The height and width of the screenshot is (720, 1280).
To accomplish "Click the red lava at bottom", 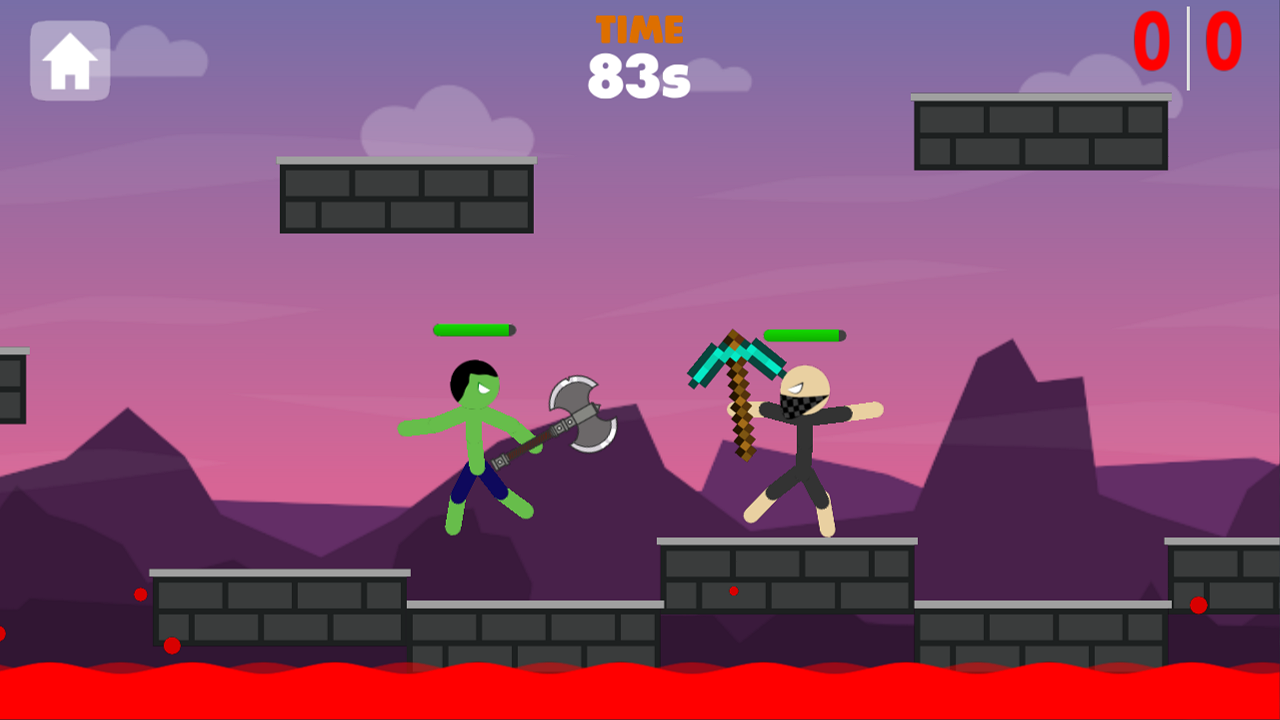I will point(640,690).
